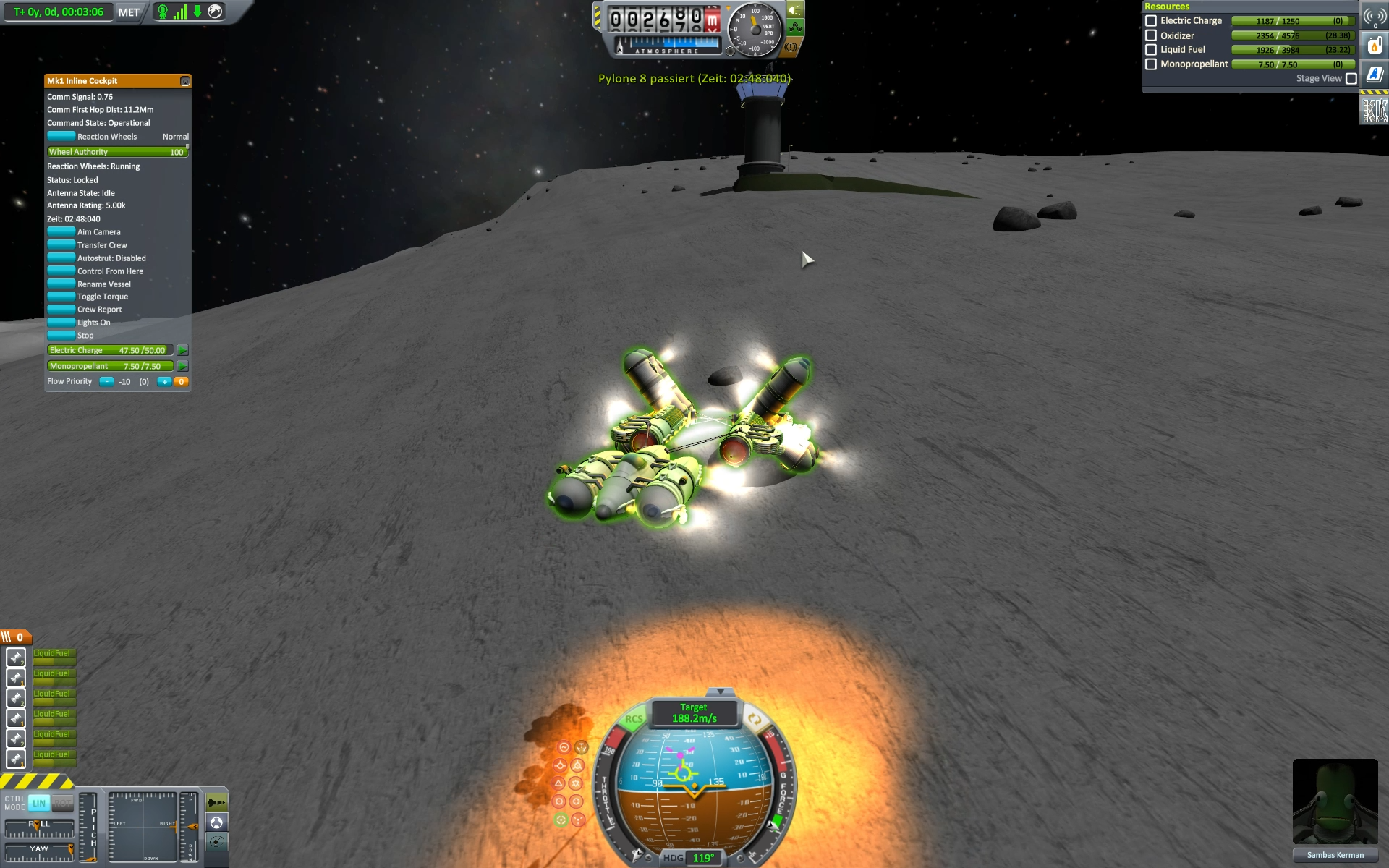Toggle the Autostrut setting button
Screen dimensions: 1389x868
(x=61, y=258)
